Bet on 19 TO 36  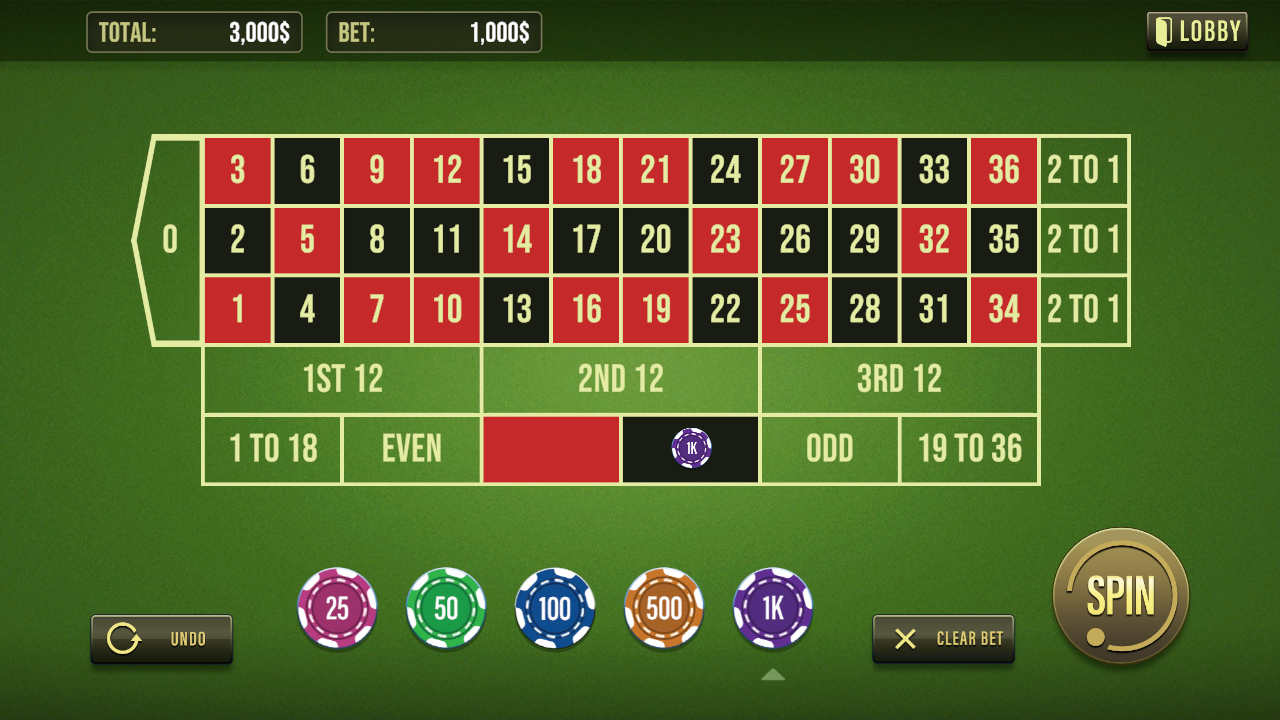pyautogui.click(x=969, y=449)
